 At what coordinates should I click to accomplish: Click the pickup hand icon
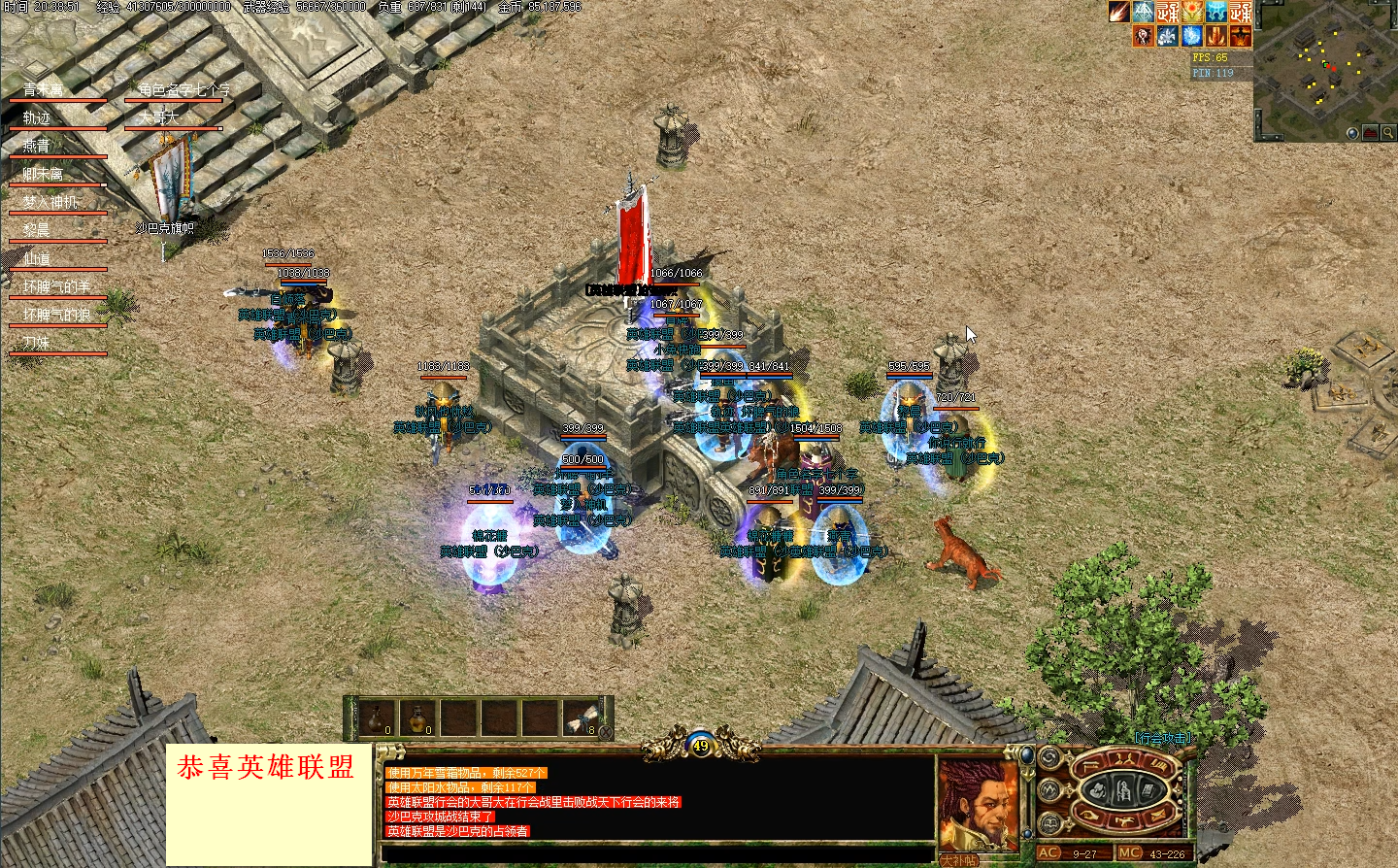pyautogui.click(x=1089, y=815)
